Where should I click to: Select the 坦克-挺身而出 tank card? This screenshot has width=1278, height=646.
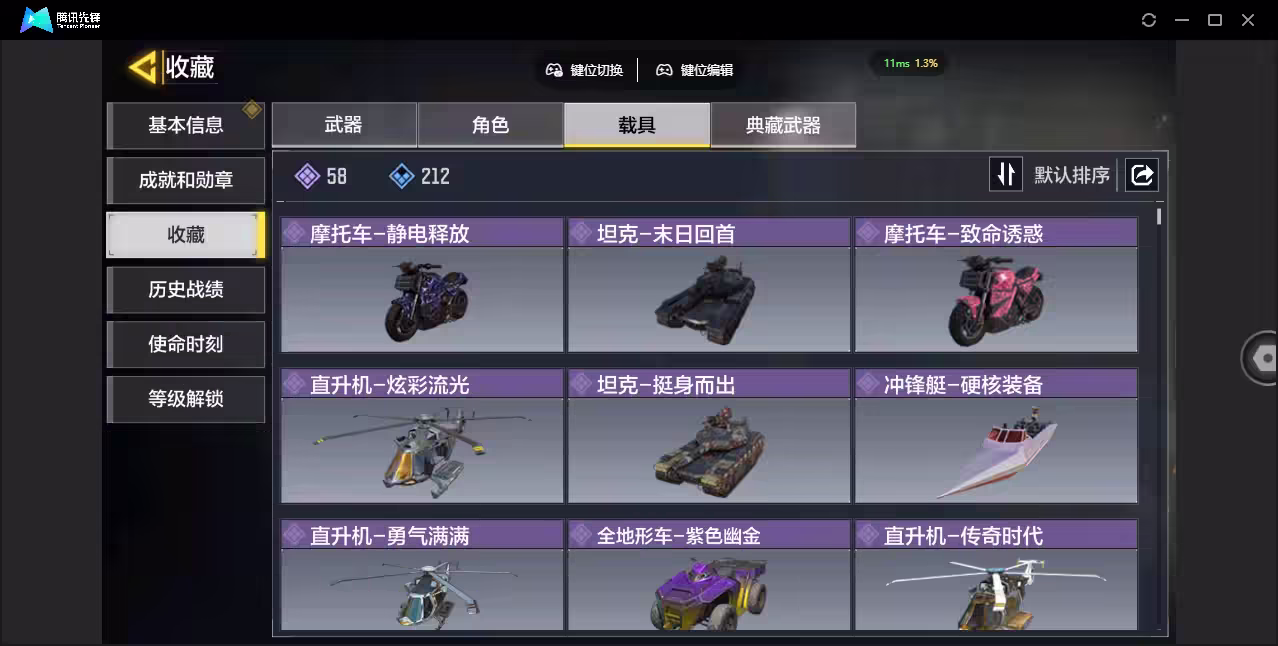click(x=708, y=437)
